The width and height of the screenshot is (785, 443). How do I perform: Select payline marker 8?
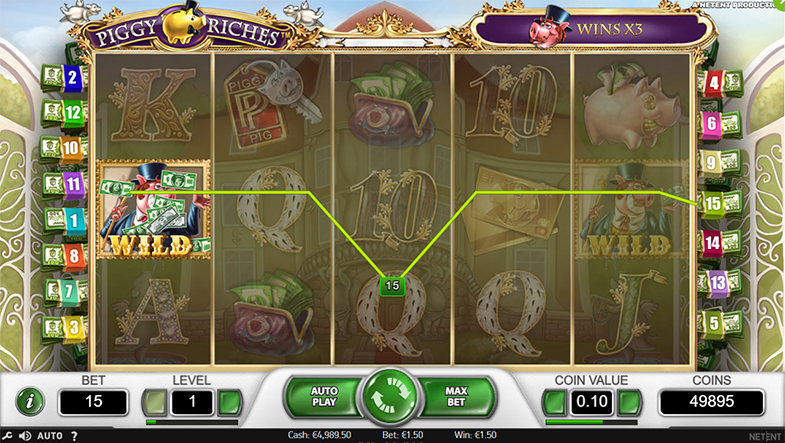point(73,256)
